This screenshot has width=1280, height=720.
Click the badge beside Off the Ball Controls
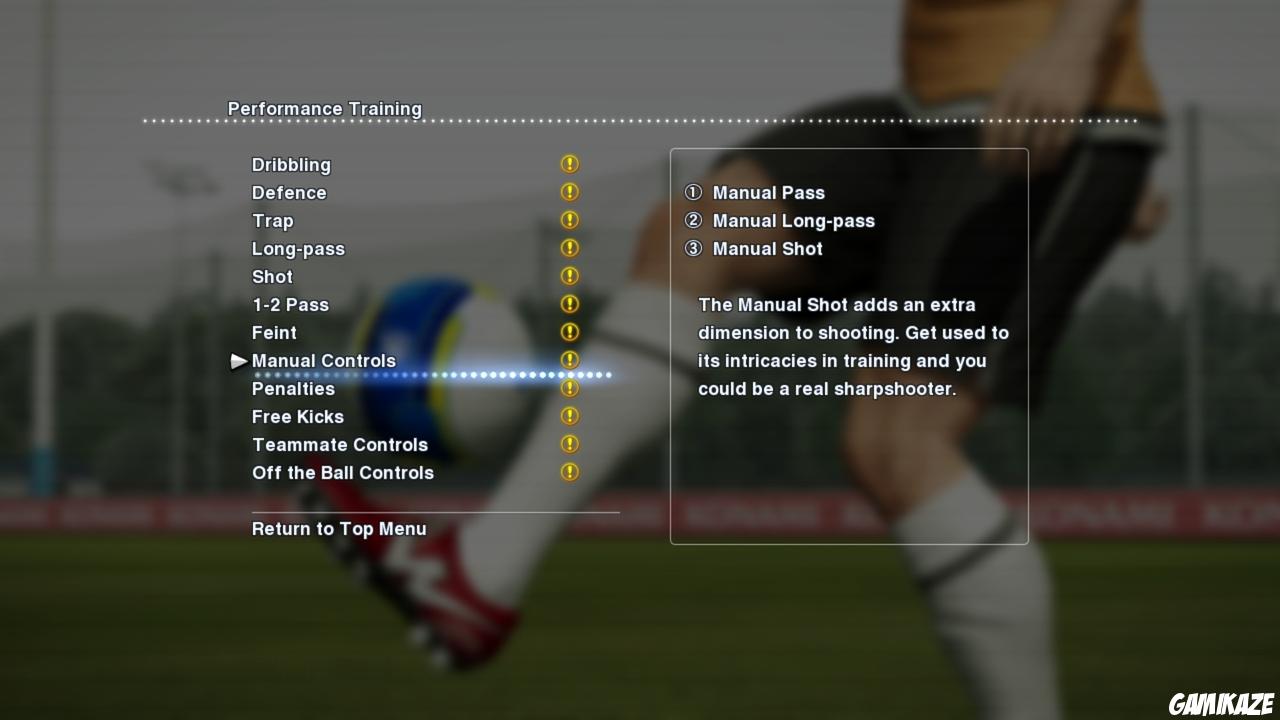click(570, 471)
